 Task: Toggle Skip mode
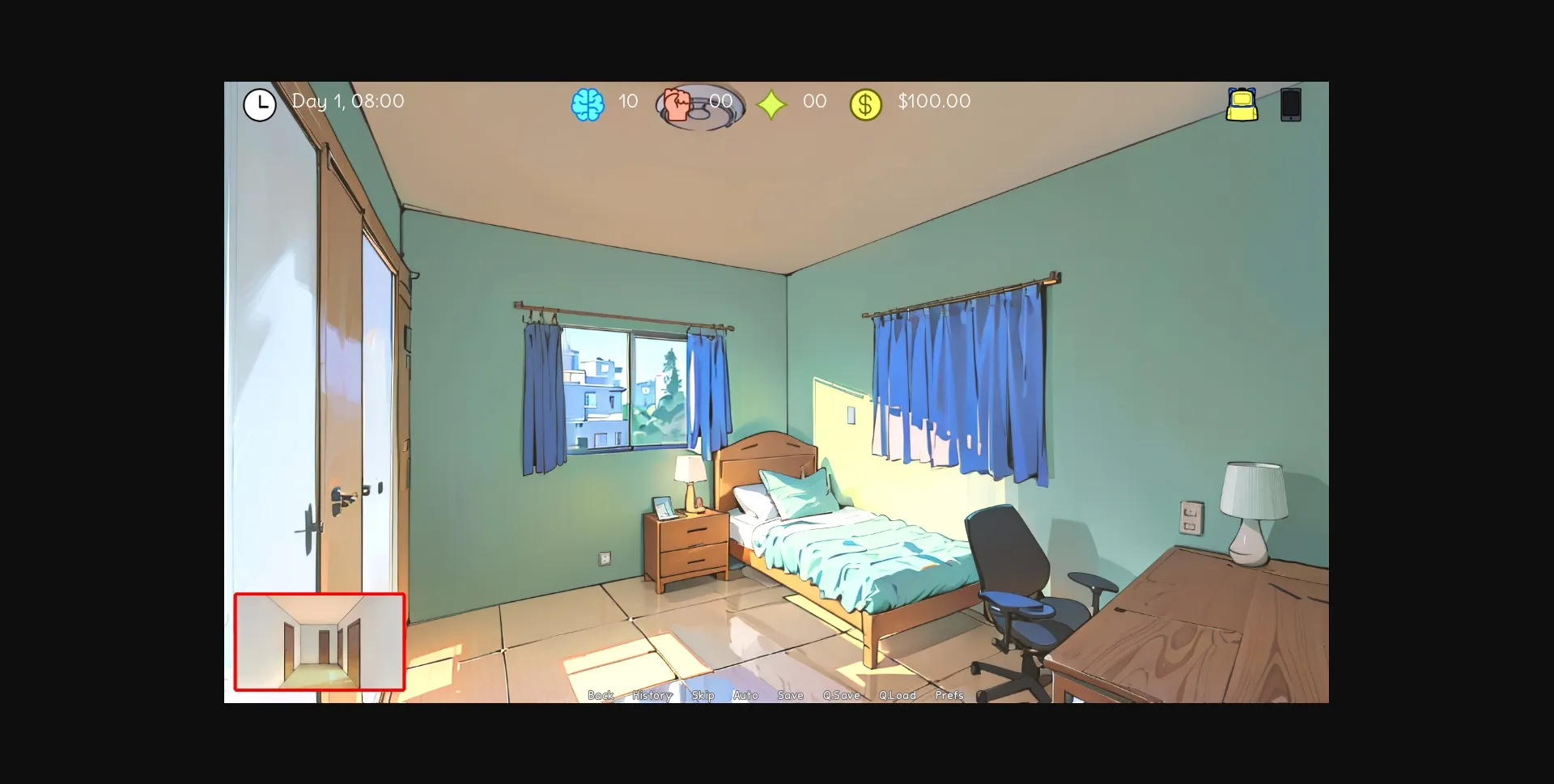point(703,694)
